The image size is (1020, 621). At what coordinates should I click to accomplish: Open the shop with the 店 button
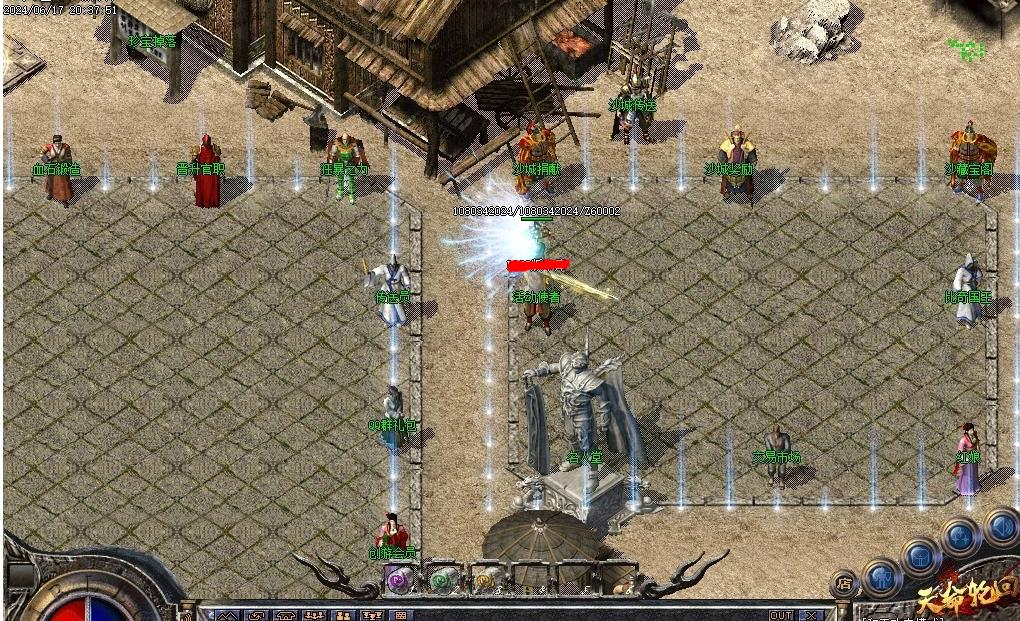tap(845, 582)
